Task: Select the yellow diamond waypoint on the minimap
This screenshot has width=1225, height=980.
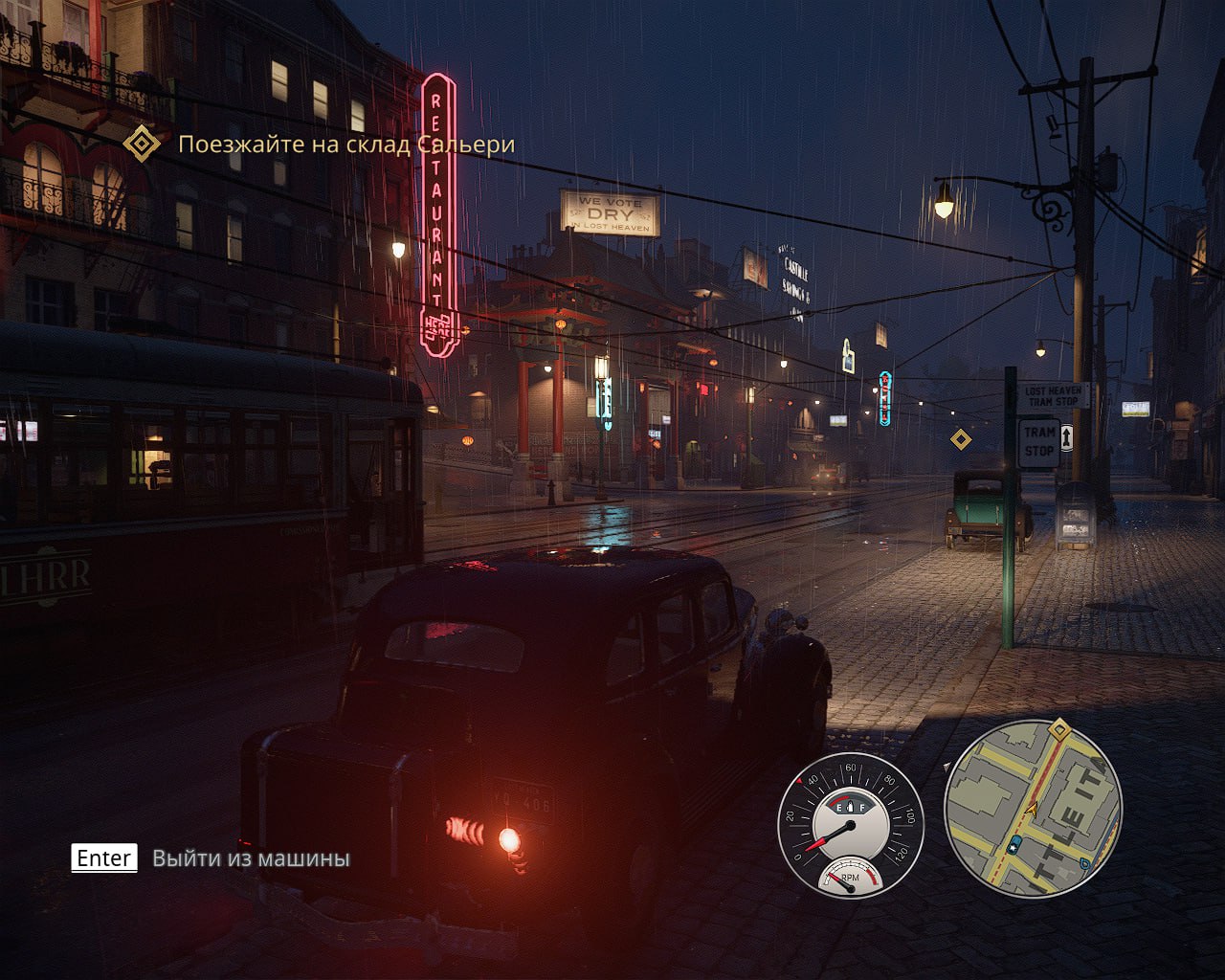Action: point(1059,730)
